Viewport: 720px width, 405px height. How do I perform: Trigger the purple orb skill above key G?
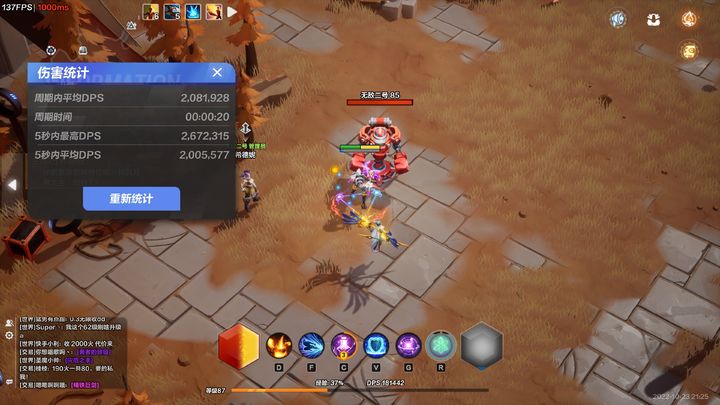pos(408,346)
